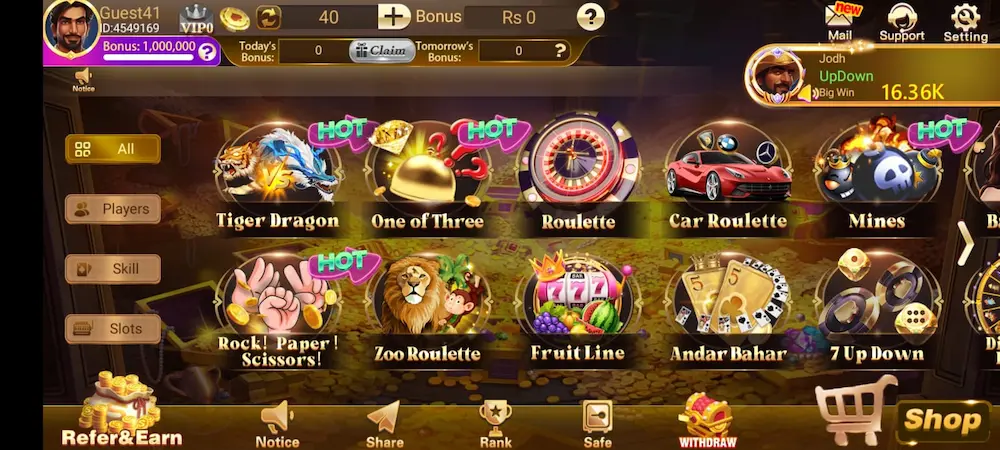Open the Mail inbox
The image size is (1000, 450).
(x=840, y=22)
